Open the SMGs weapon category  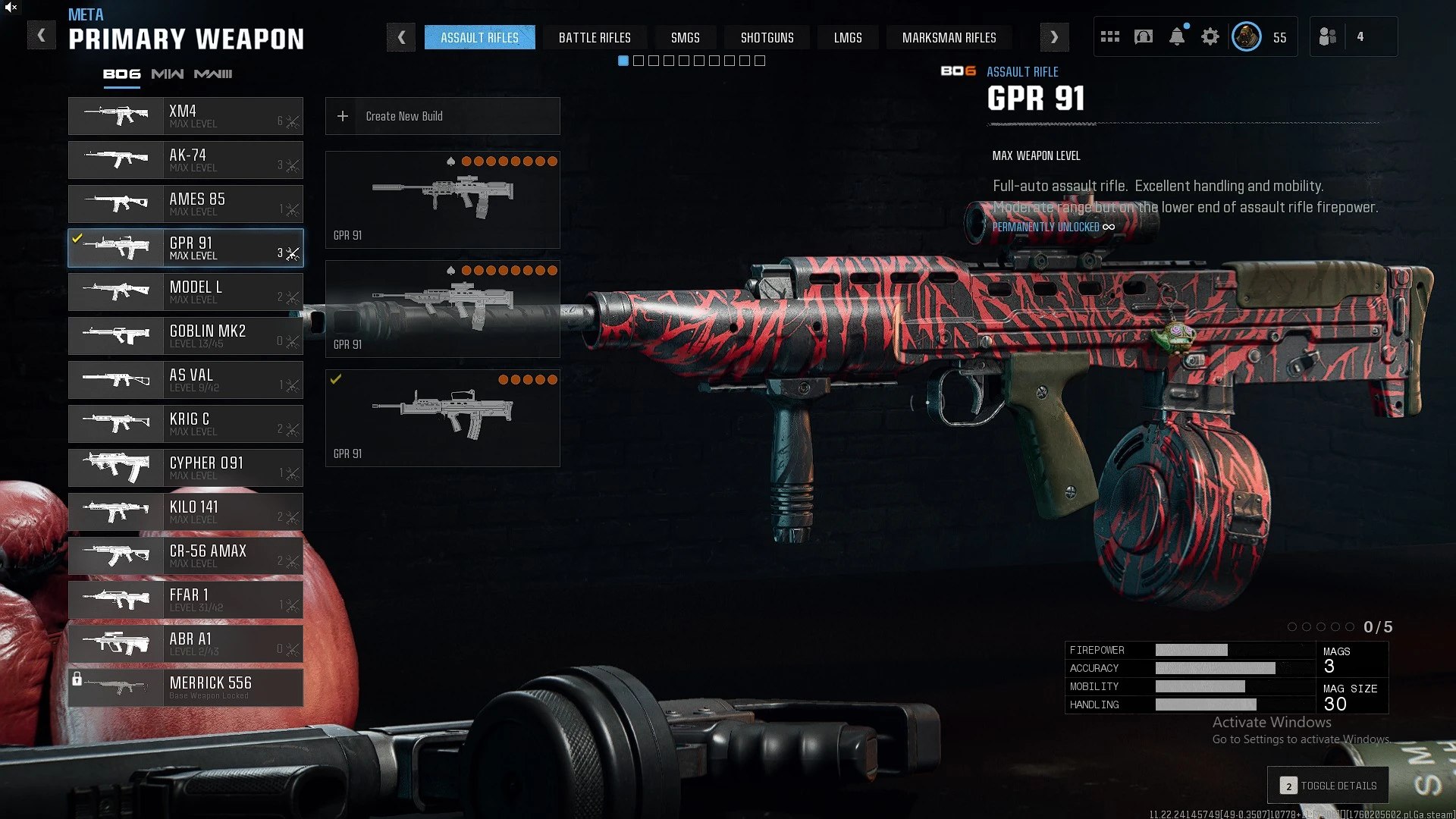(x=685, y=37)
